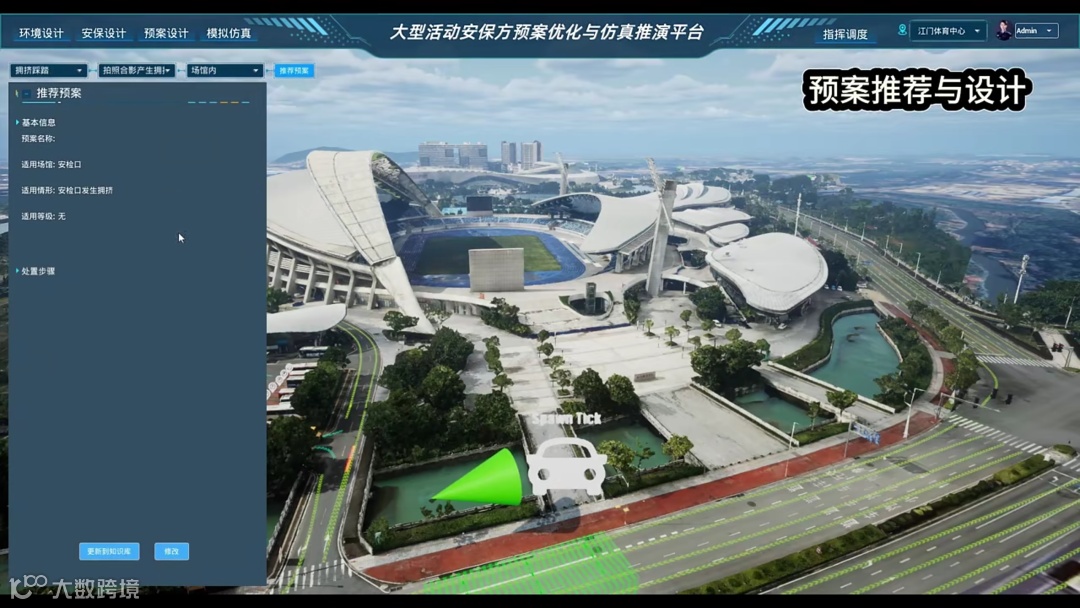This screenshot has height=608, width=1080.
Task: Open the 环境设计 menu
Action: point(41,33)
